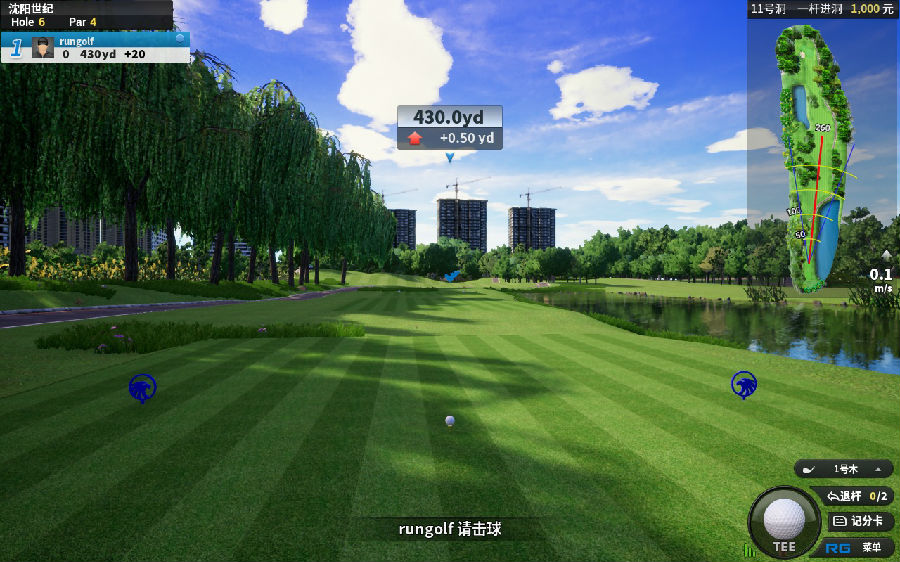Open the 1号木 club selector
The image size is (900, 562).
coord(843,469)
